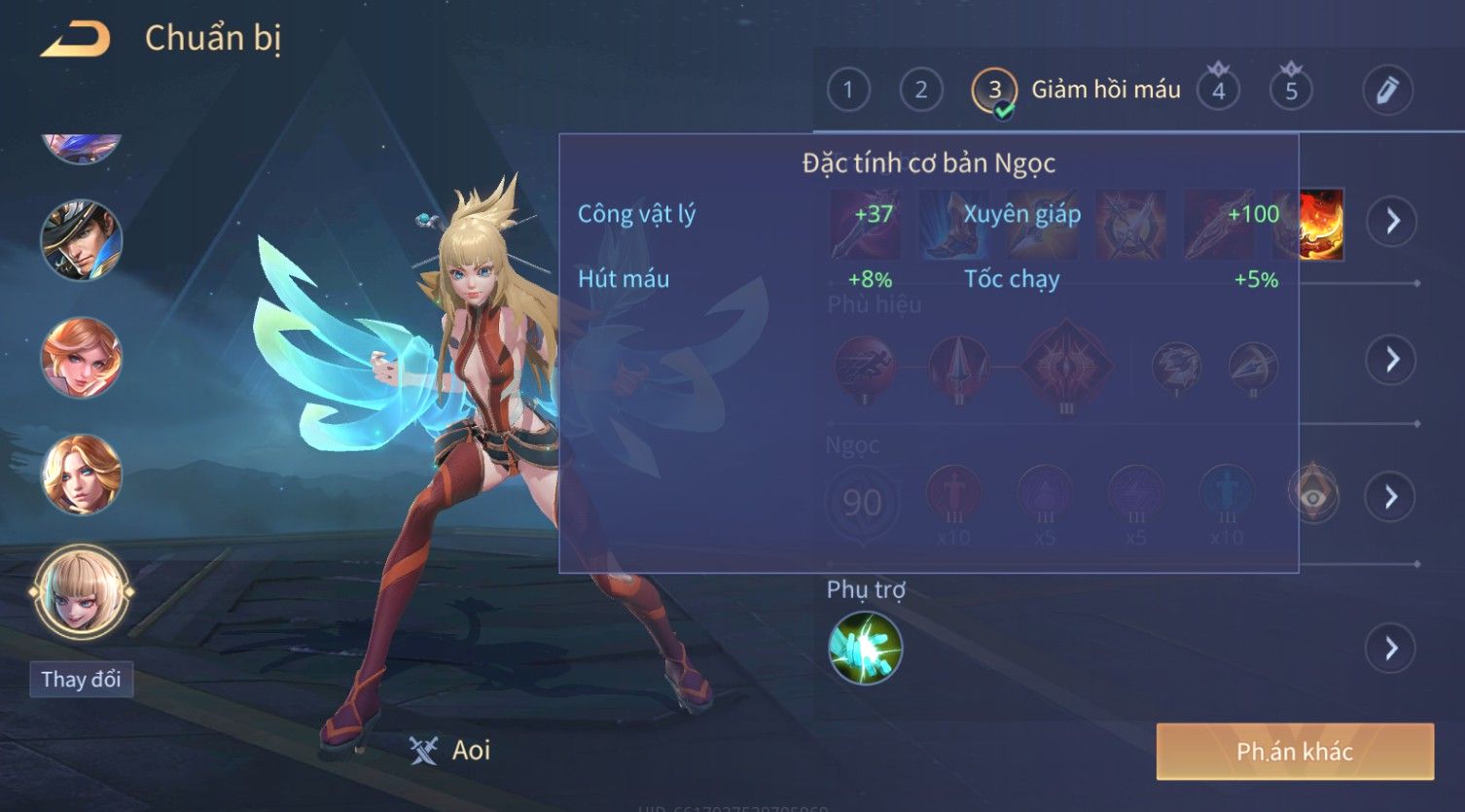Select locked preset slot 4

click(1218, 90)
